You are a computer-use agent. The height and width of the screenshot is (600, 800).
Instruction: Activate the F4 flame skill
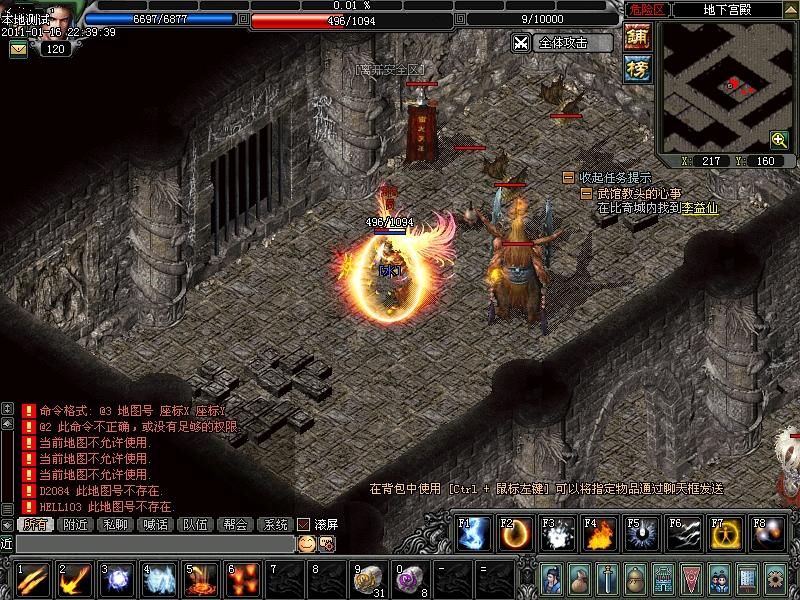click(600, 535)
